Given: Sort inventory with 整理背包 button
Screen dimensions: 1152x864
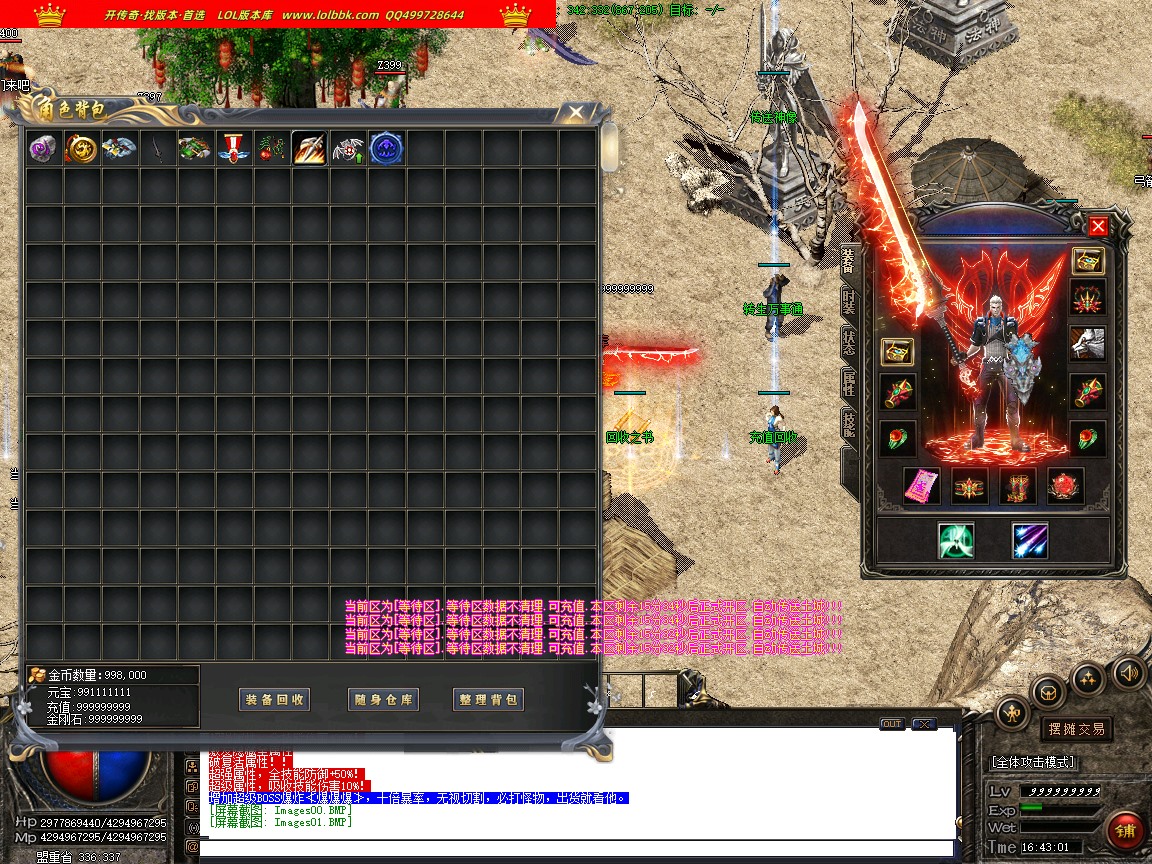Looking at the screenshot, I should 490,700.
